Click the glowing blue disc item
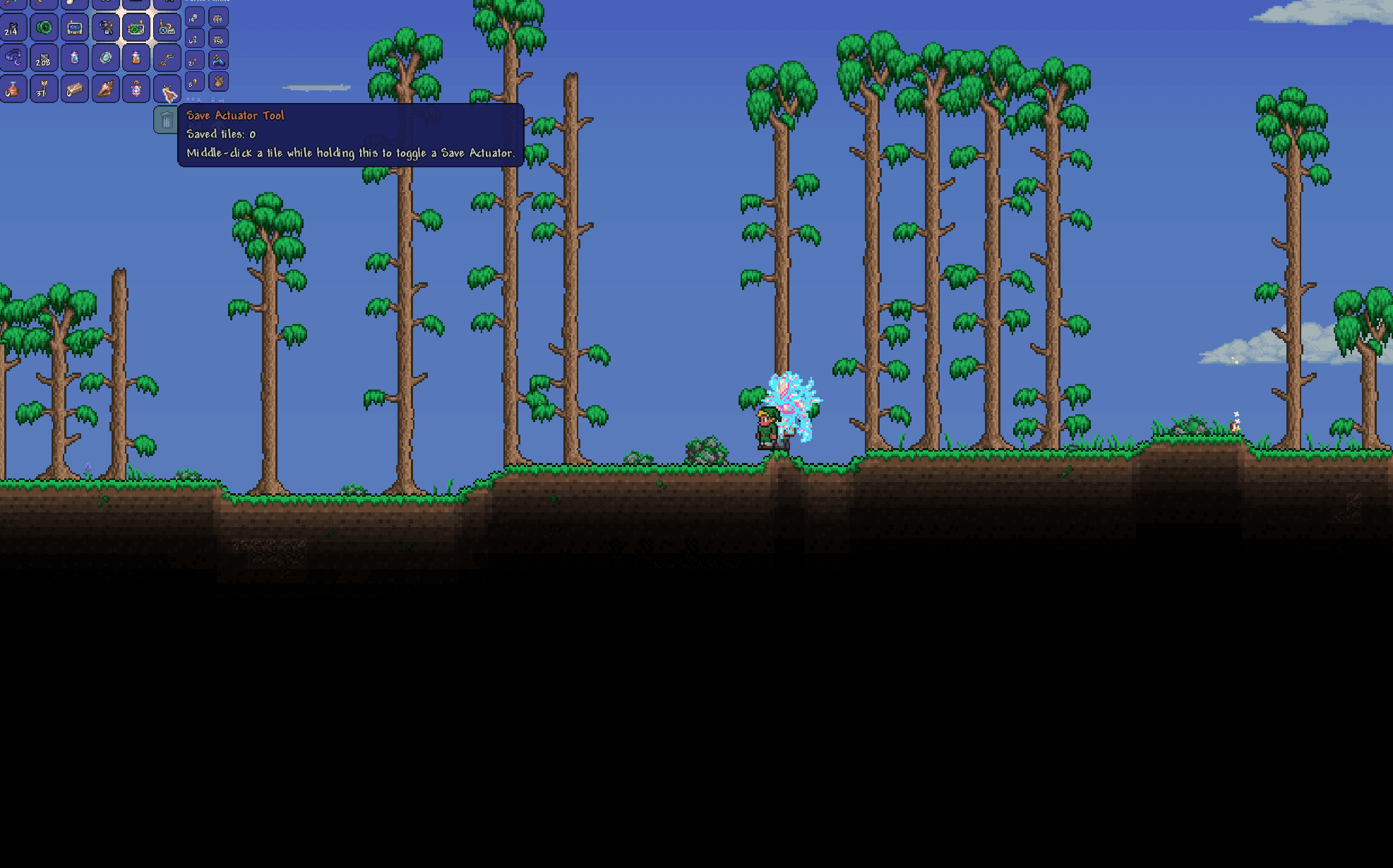 pos(106,59)
